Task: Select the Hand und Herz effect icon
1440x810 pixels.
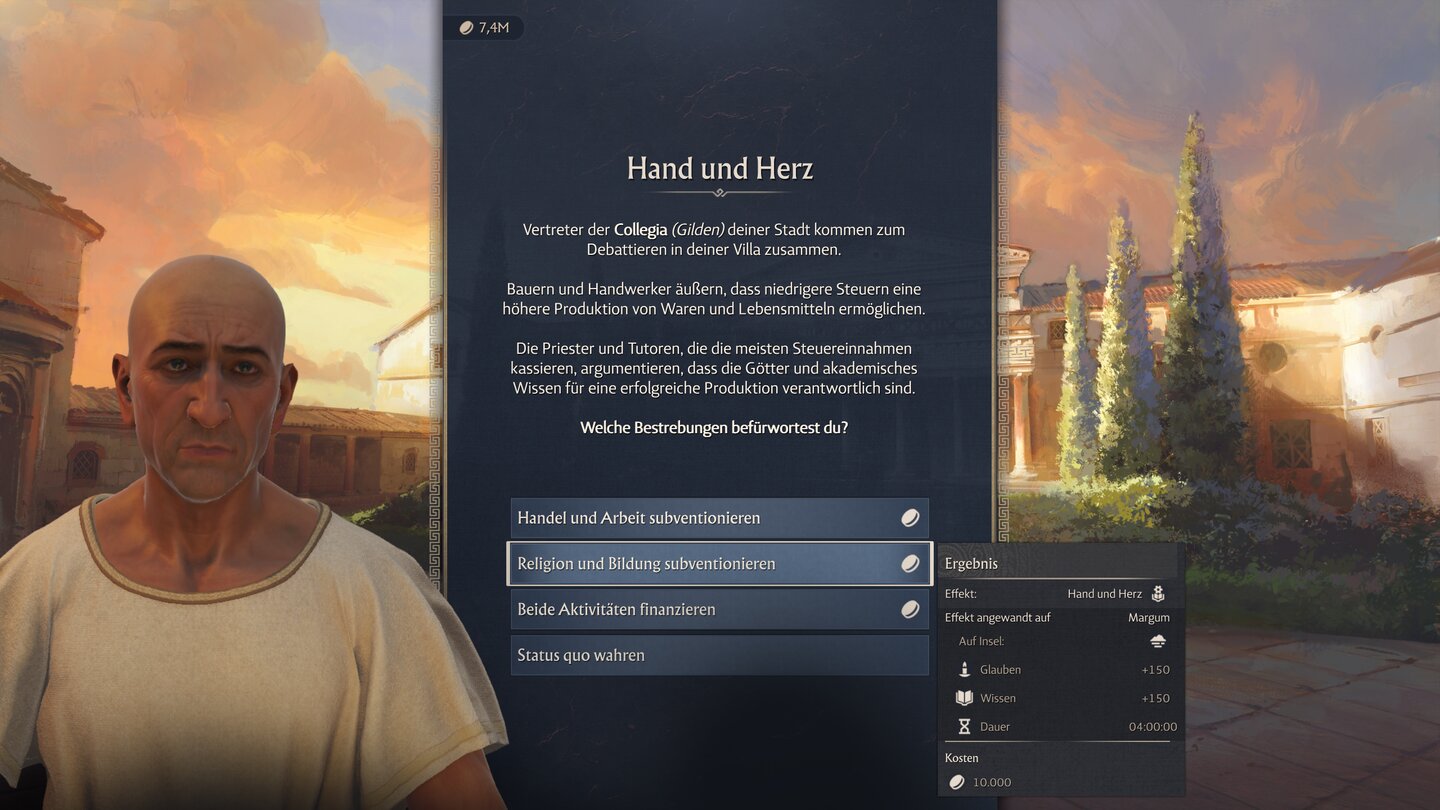Action: coord(1157,592)
